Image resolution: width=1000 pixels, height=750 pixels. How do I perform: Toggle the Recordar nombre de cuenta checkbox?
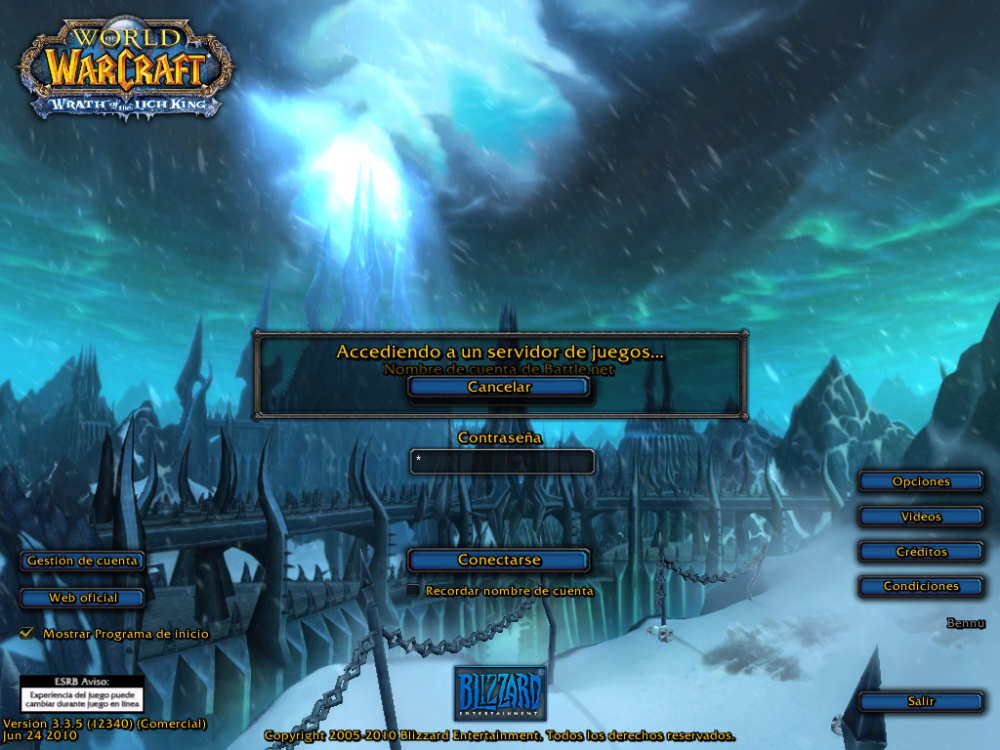413,591
